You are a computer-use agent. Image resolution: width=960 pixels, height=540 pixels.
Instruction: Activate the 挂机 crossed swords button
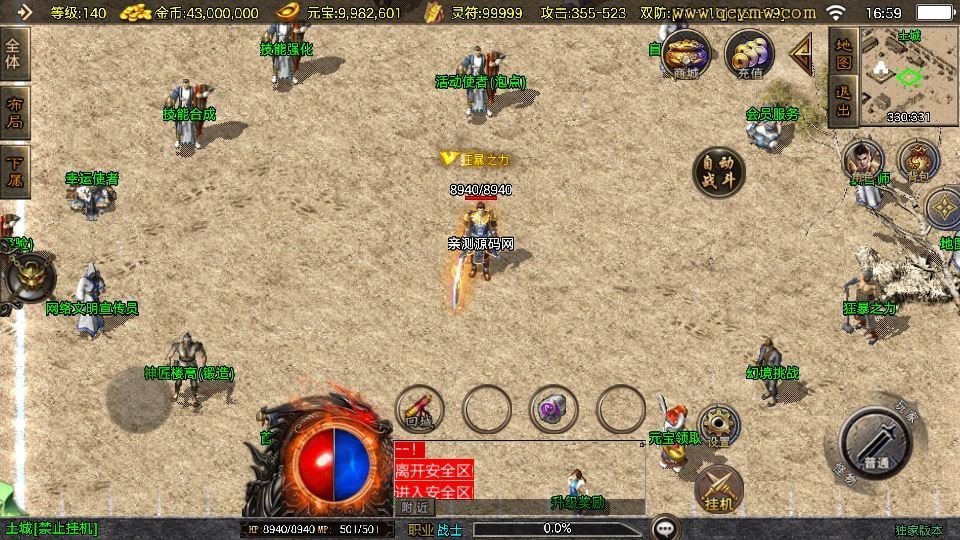pos(718,487)
